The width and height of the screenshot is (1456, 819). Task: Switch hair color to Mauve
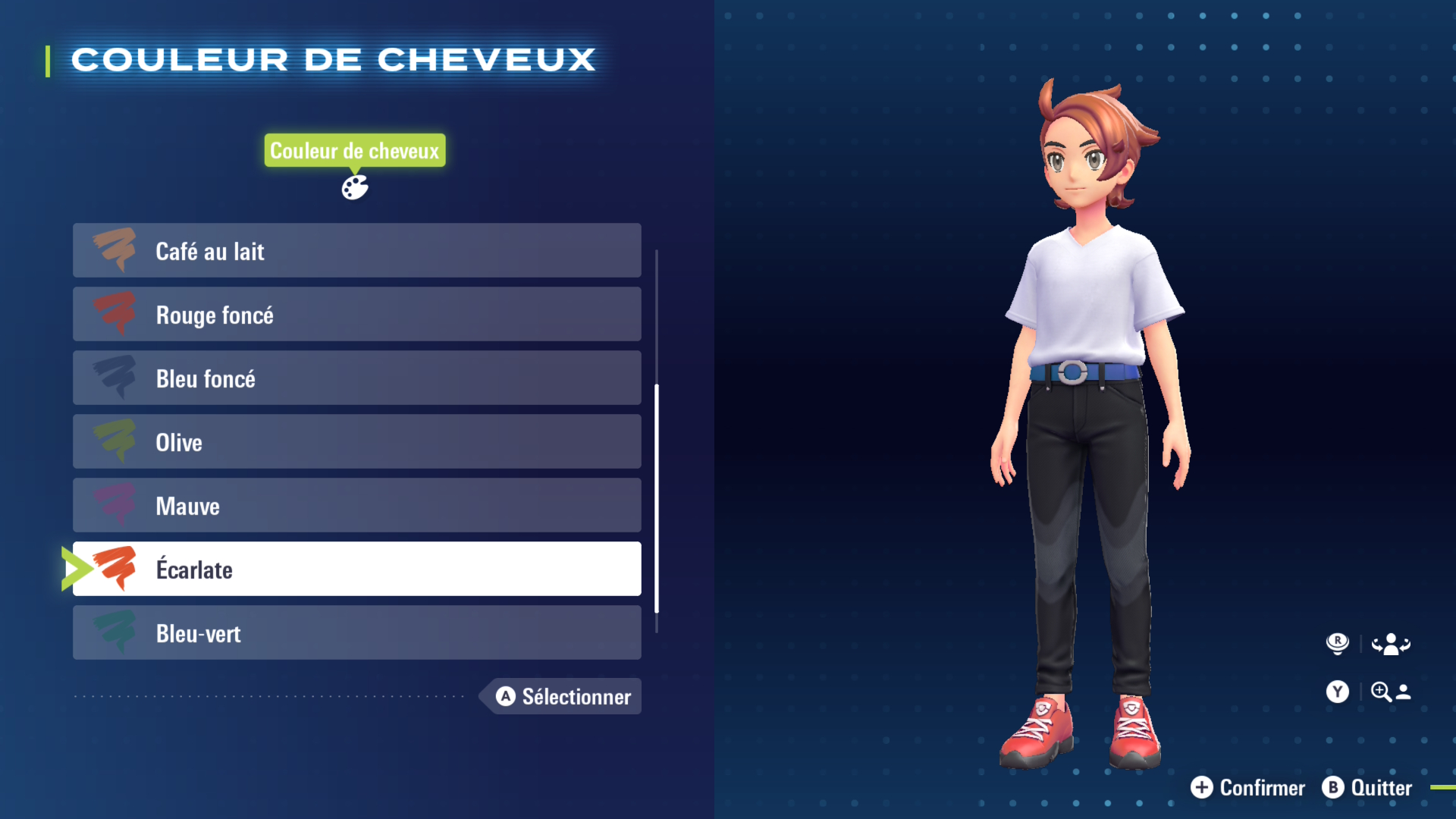pos(356,506)
